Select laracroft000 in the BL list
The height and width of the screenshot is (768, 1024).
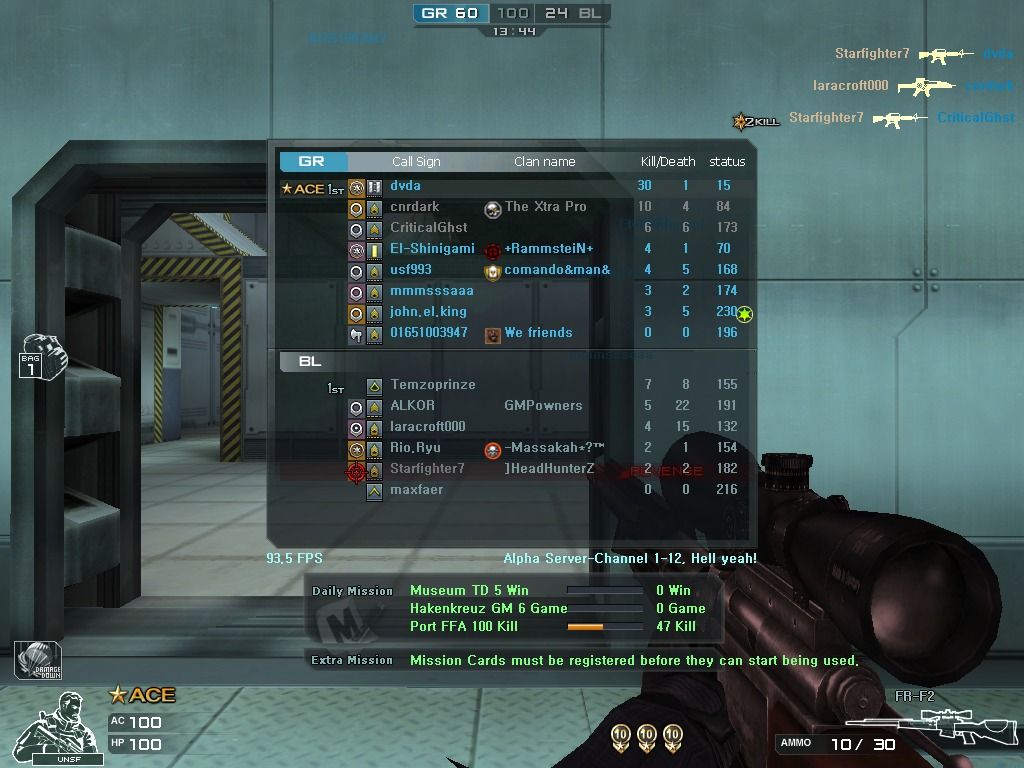click(x=427, y=427)
